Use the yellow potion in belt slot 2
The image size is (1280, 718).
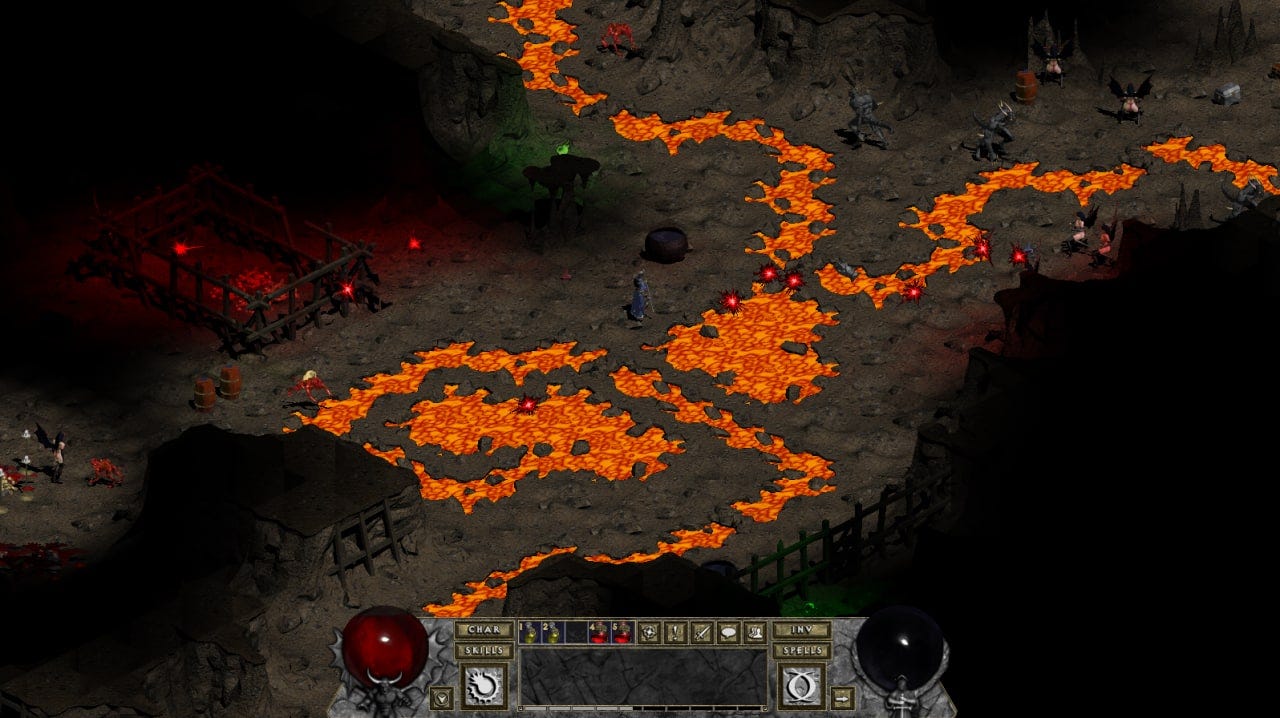552,632
